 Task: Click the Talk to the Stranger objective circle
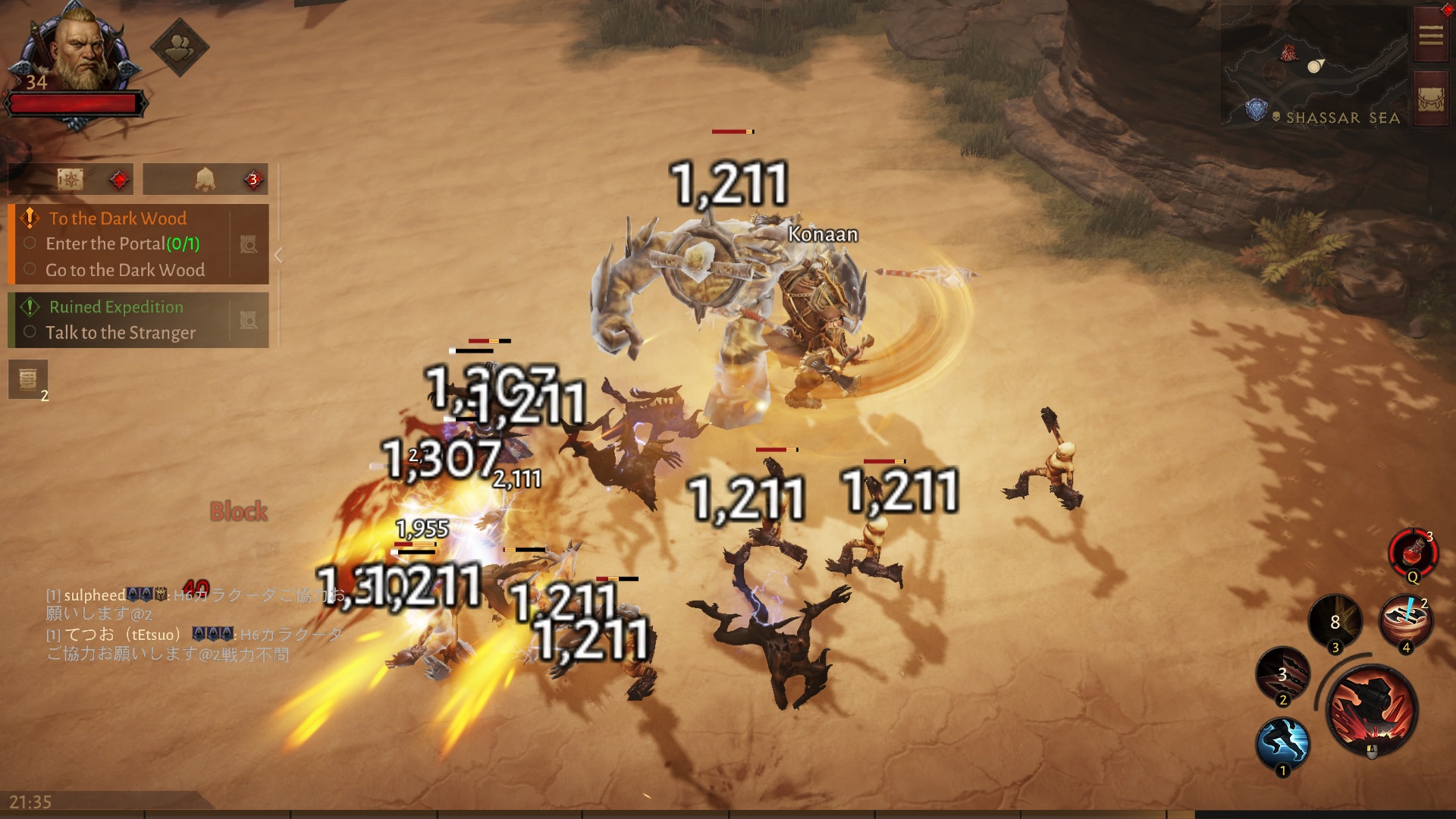[x=30, y=333]
